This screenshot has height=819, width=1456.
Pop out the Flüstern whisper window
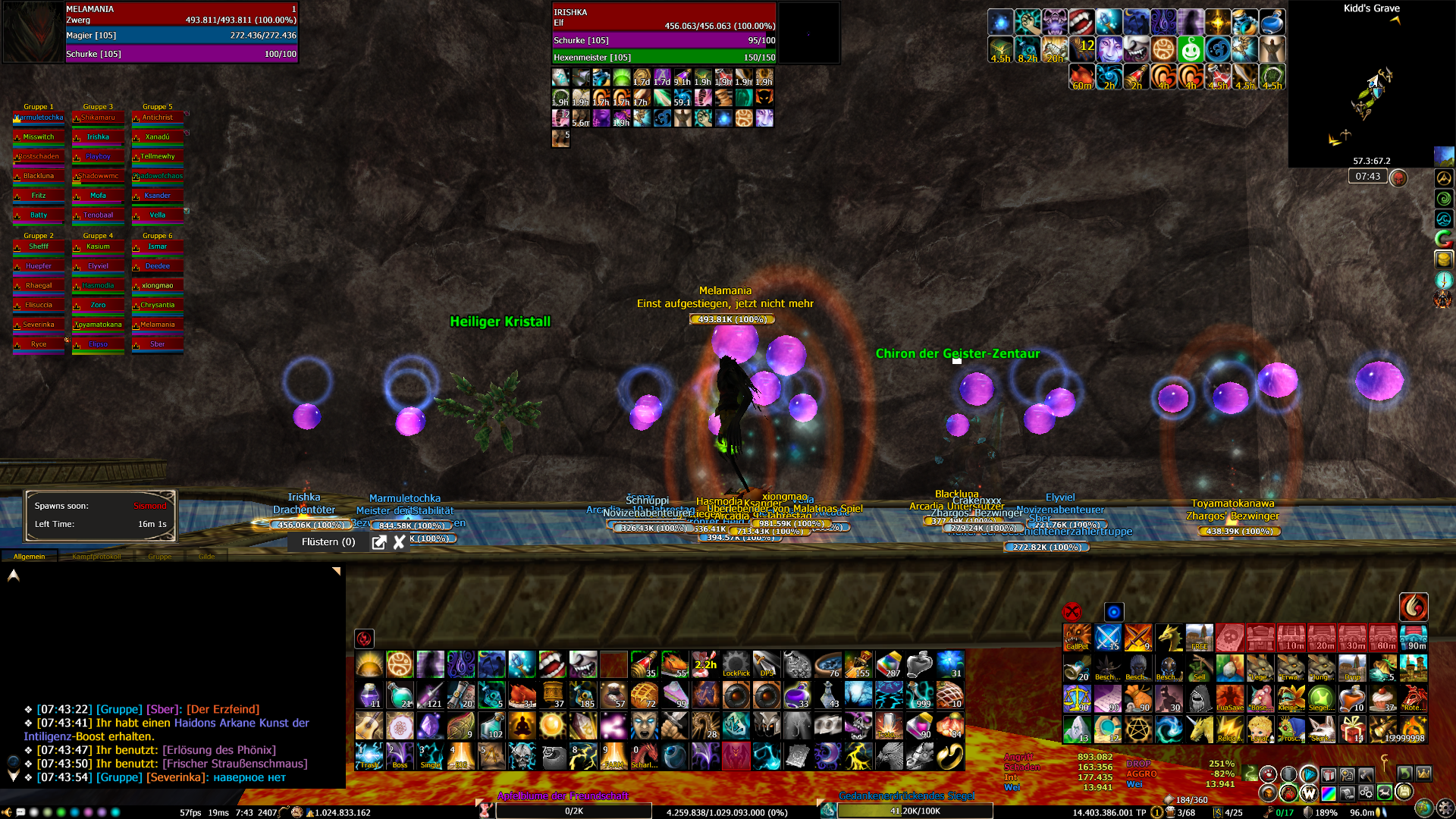point(379,542)
